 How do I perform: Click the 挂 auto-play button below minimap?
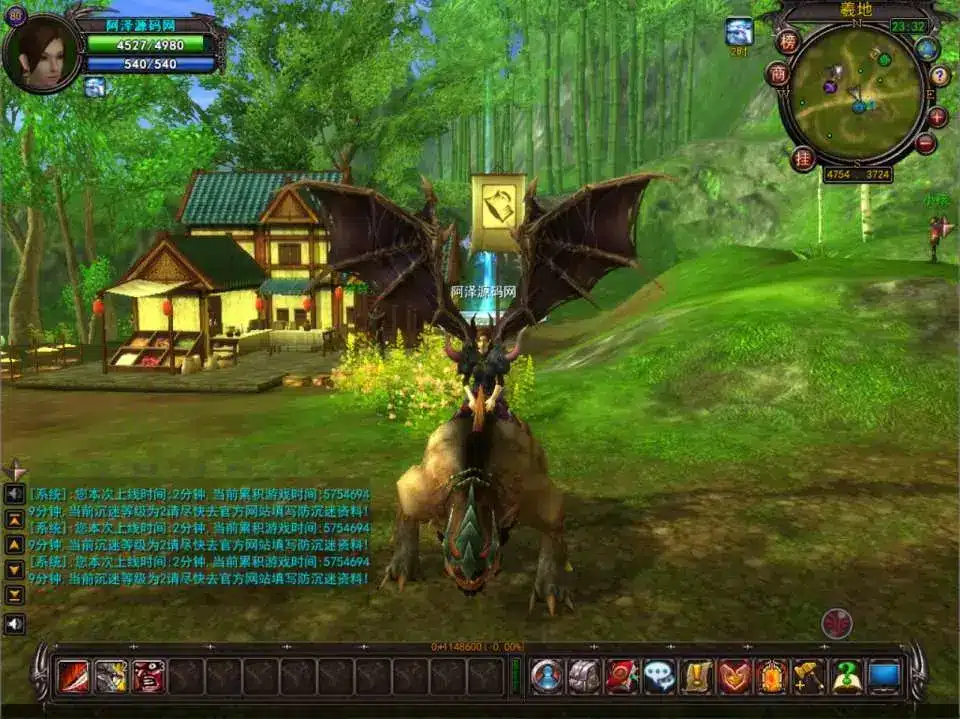point(803,158)
